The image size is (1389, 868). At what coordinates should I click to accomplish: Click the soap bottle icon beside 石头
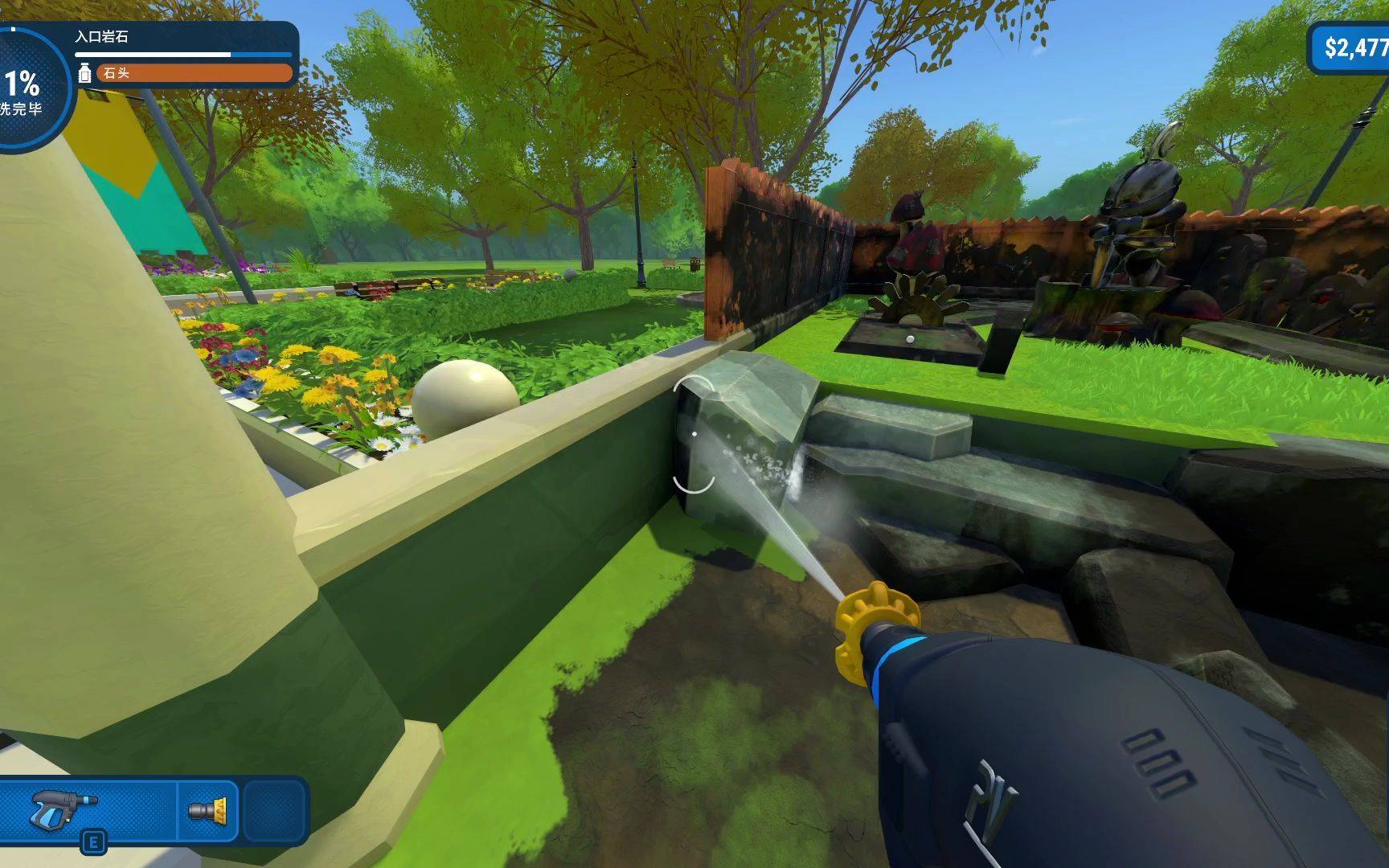click(84, 74)
